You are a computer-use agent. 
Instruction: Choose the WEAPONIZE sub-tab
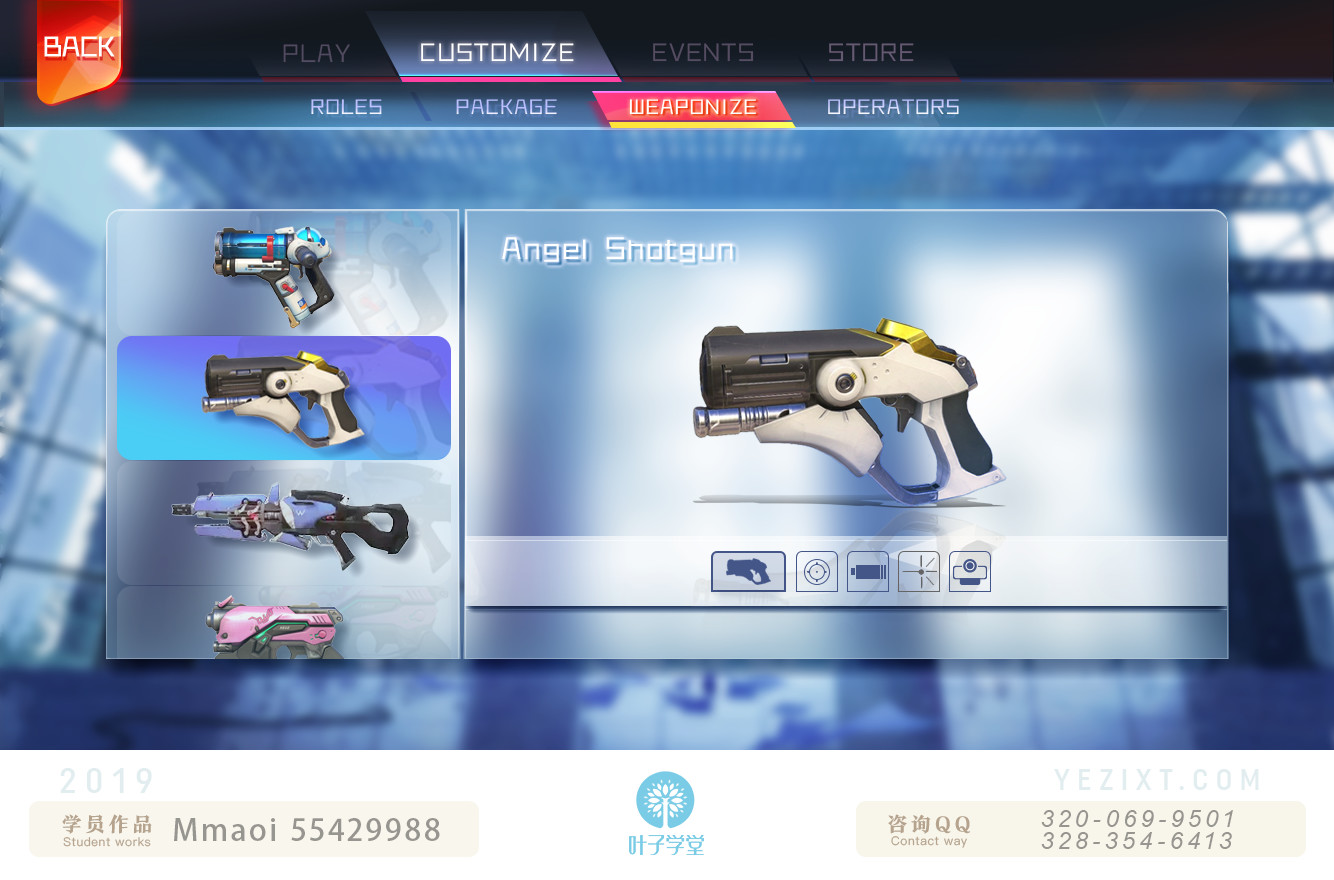[692, 107]
